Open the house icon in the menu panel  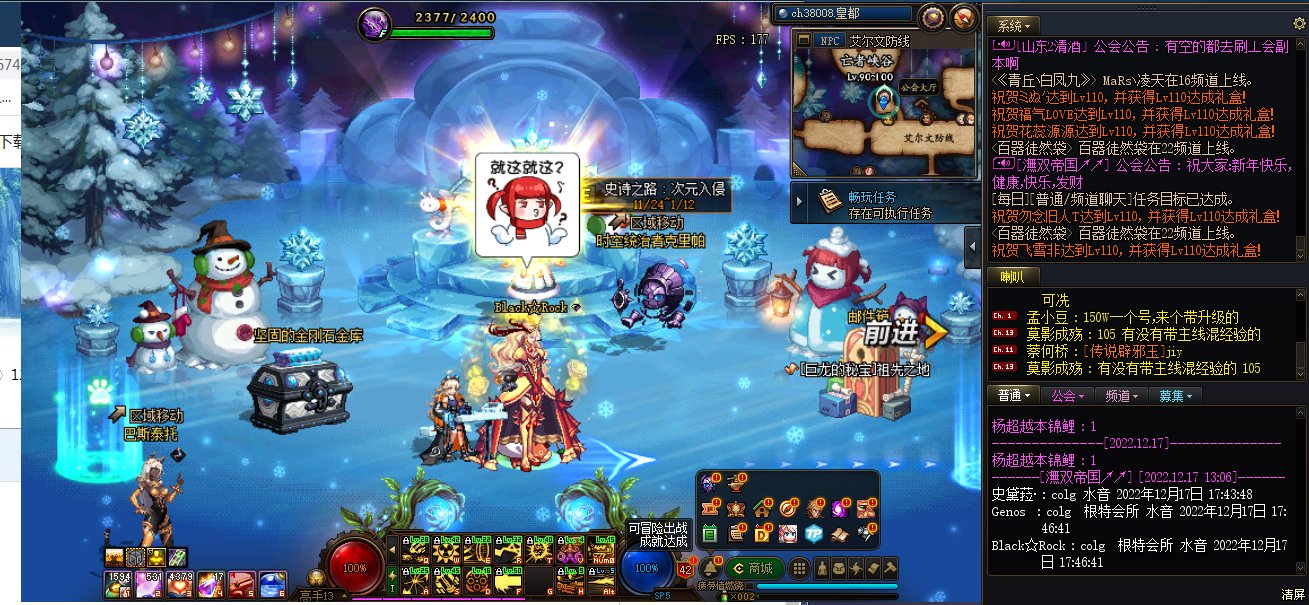(762, 509)
